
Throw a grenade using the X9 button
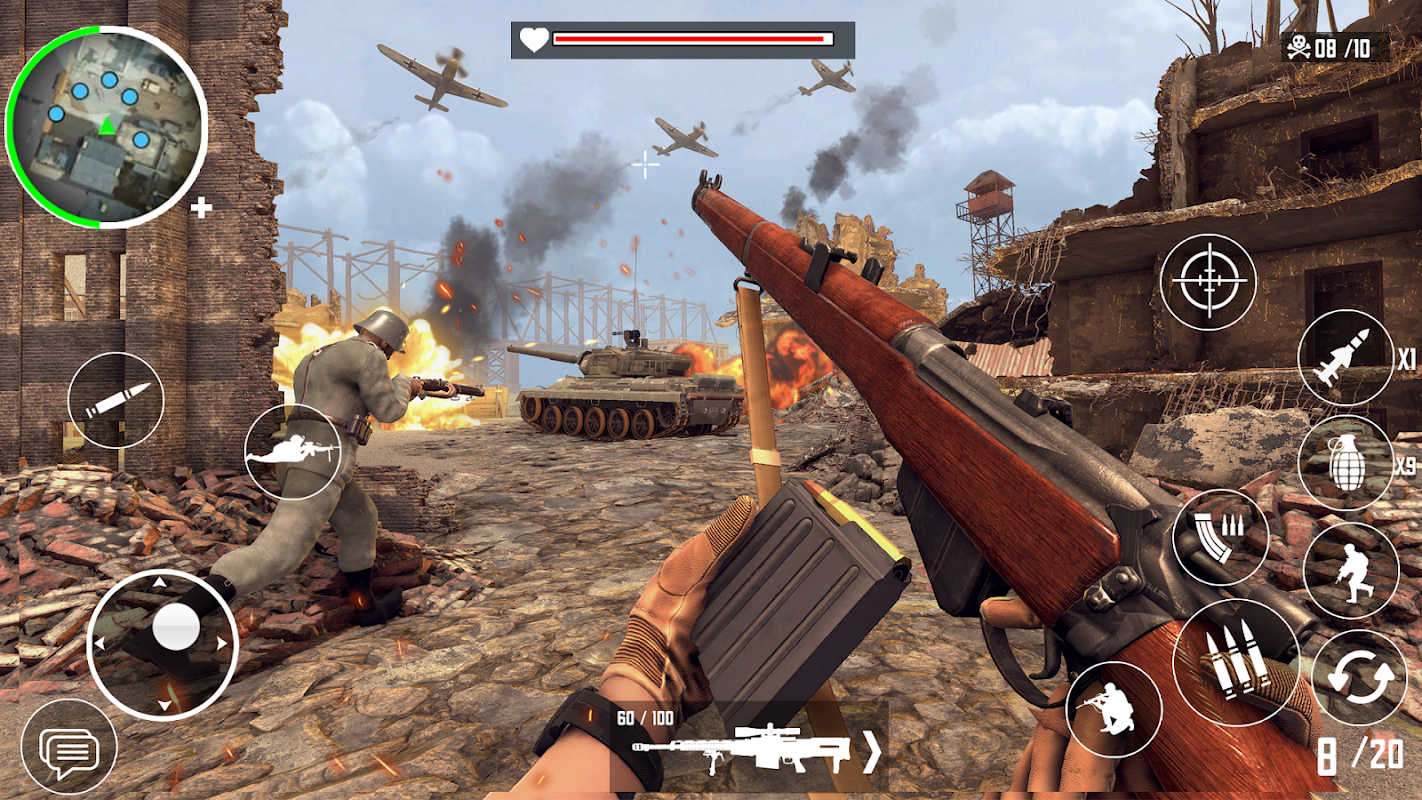[x=1346, y=463]
